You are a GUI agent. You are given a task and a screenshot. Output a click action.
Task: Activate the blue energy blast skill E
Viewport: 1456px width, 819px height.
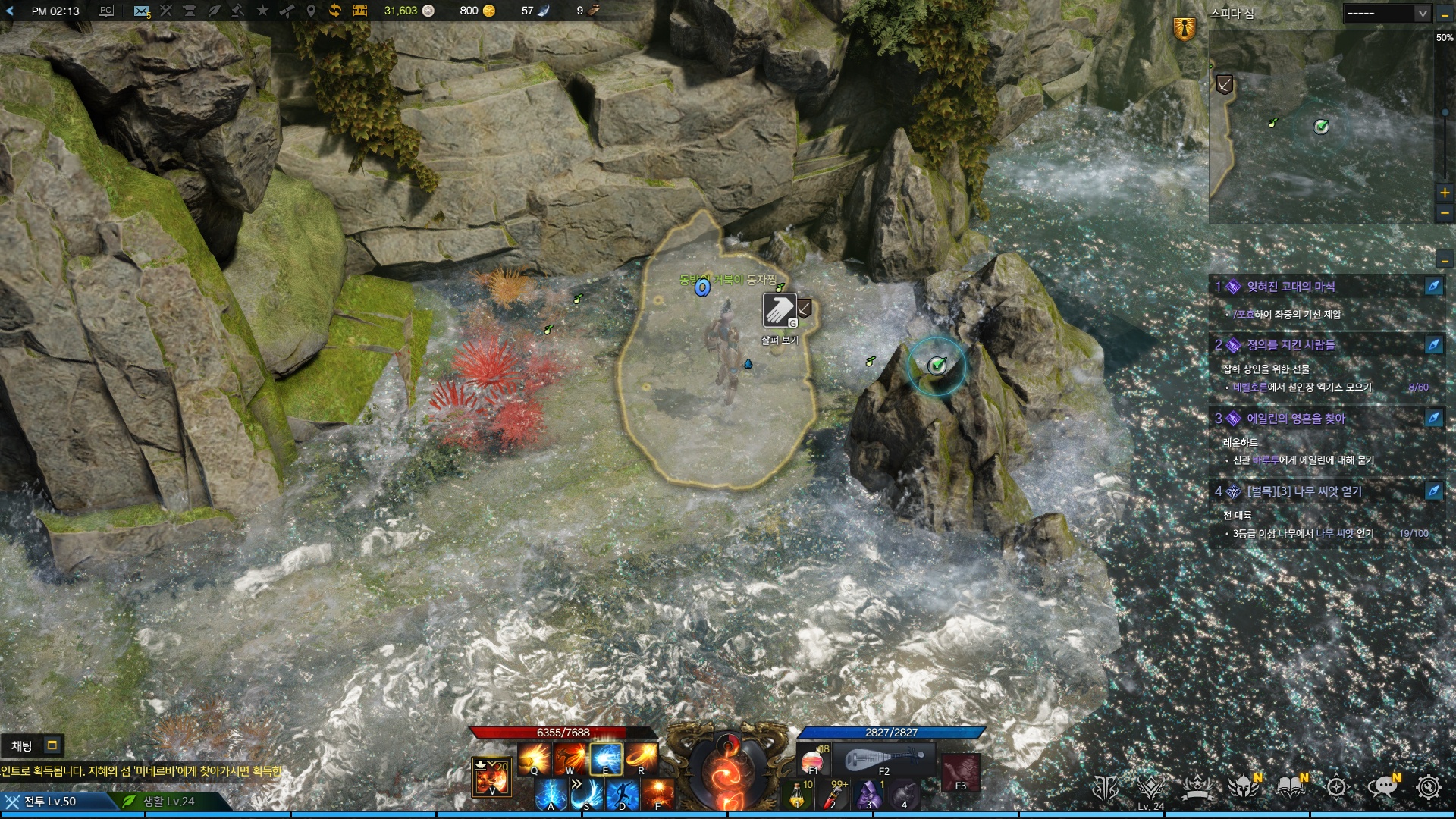point(606,758)
